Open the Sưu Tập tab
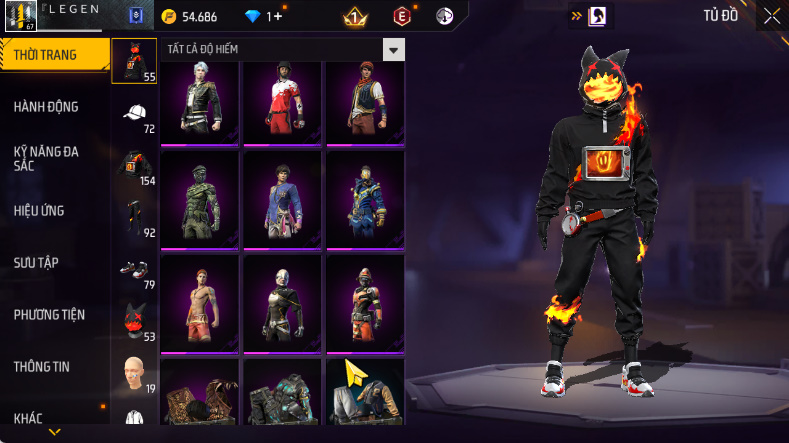This screenshot has width=789, height=443. [36, 262]
